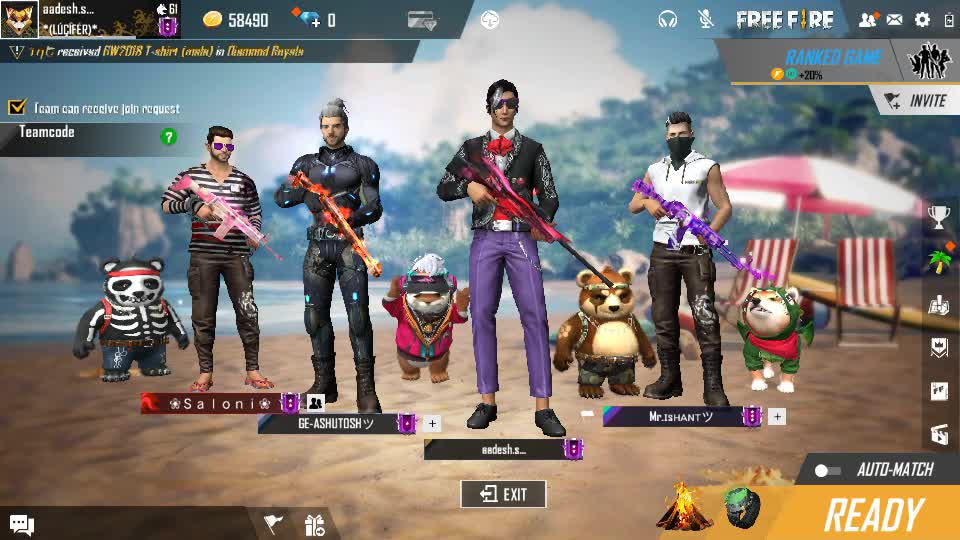Click the plus button beside Mr.ISHANT
960x540 pixels.
click(777, 416)
